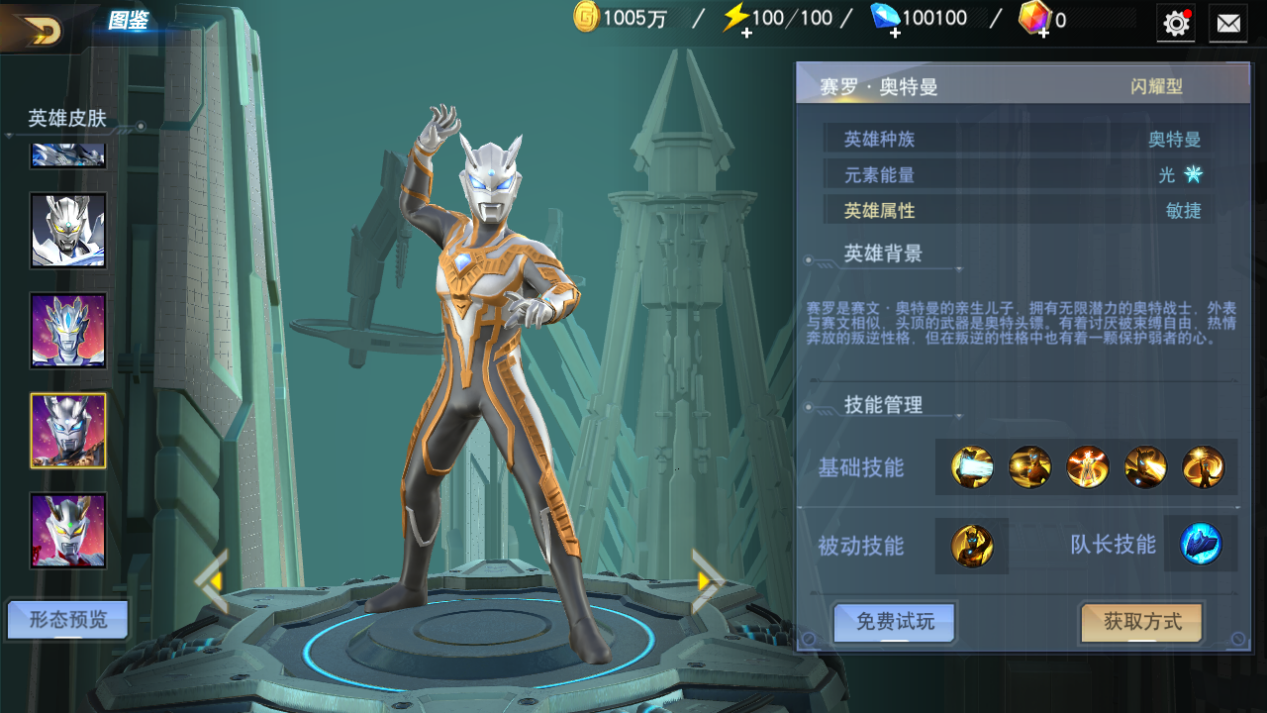This screenshot has height=713, width=1267.
Task: View the blue captain skill icon
Action: (1200, 545)
